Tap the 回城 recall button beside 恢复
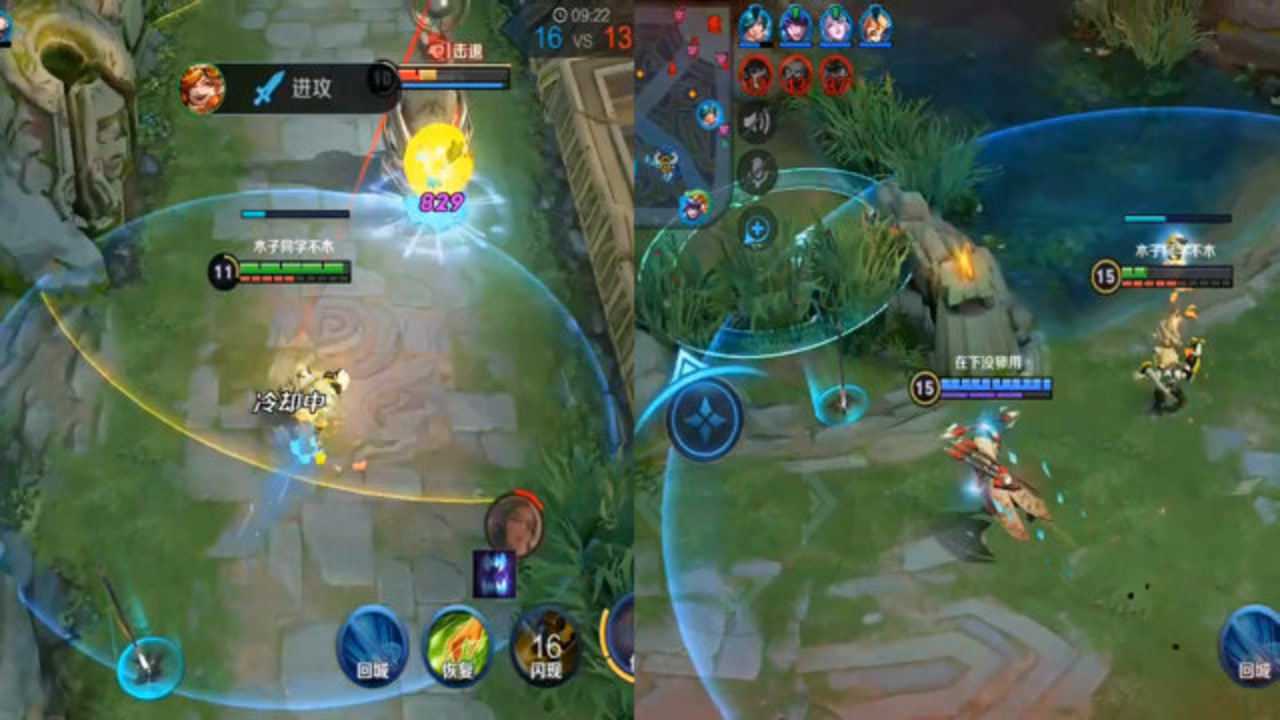 pos(371,645)
